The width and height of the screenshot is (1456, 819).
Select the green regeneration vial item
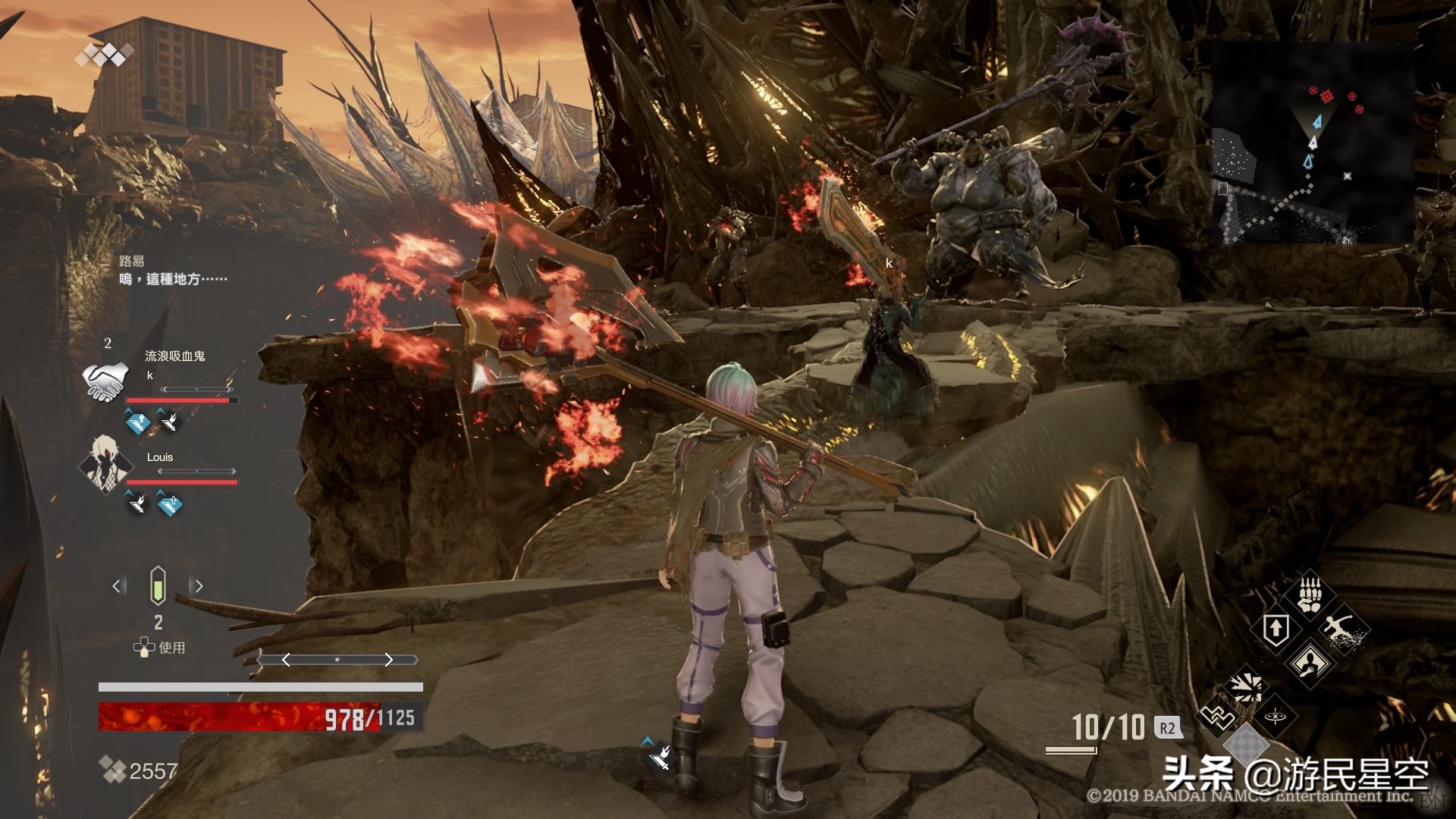click(158, 585)
